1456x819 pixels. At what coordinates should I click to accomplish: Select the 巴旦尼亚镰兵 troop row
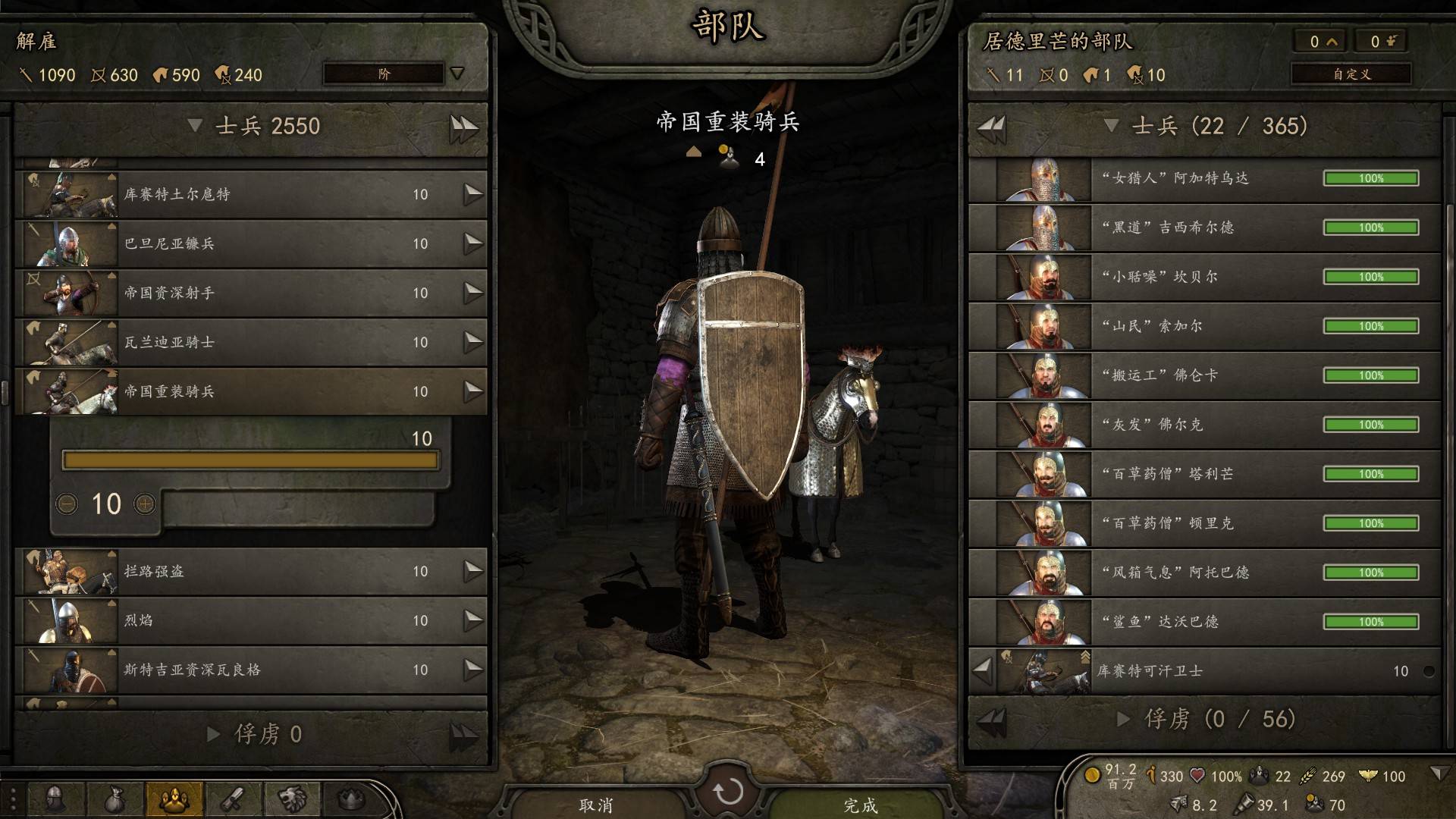tap(250, 243)
